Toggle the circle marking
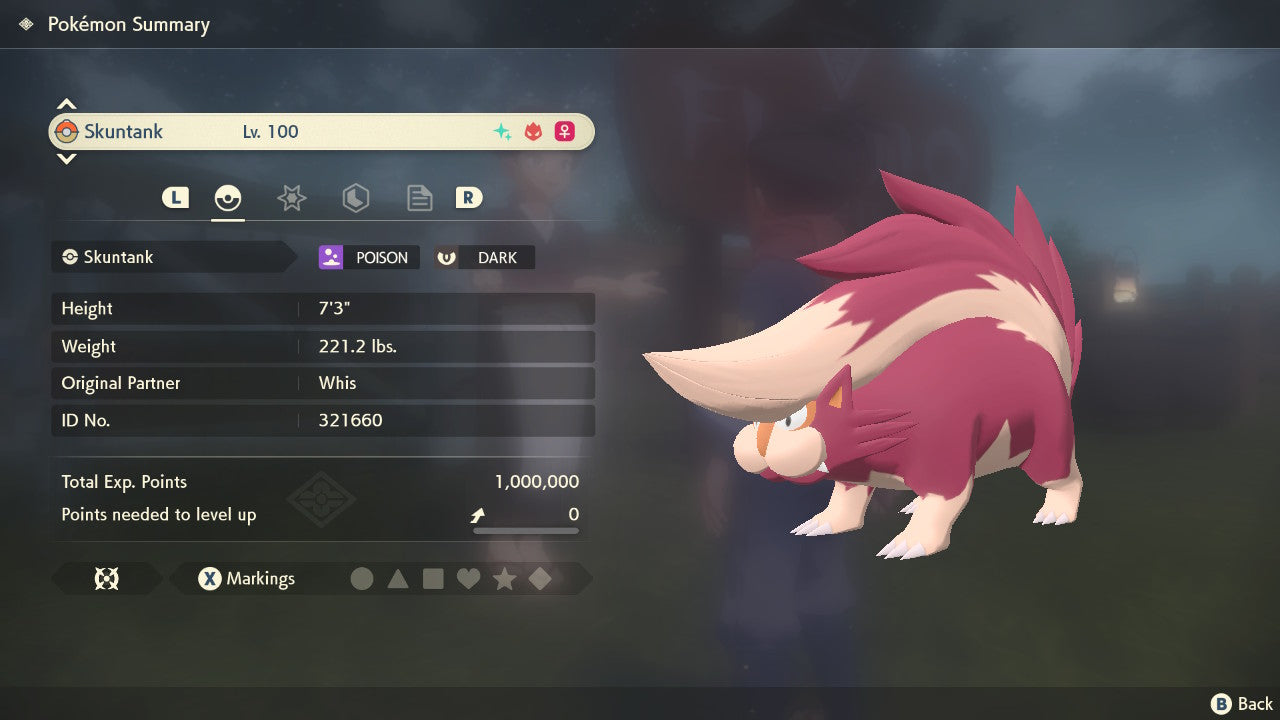 pos(362,579)
